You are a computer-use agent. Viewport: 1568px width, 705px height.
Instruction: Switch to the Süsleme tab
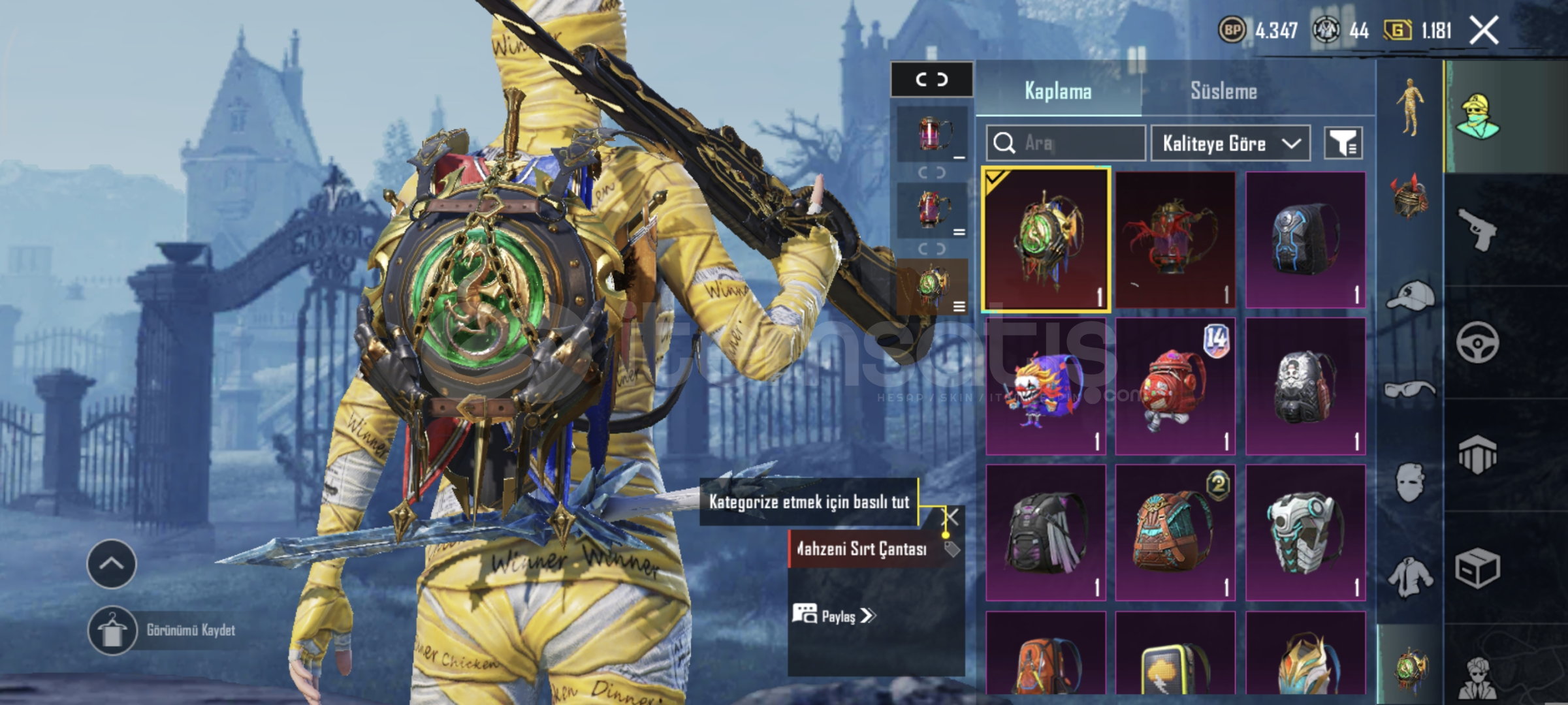coord(1223,91)
